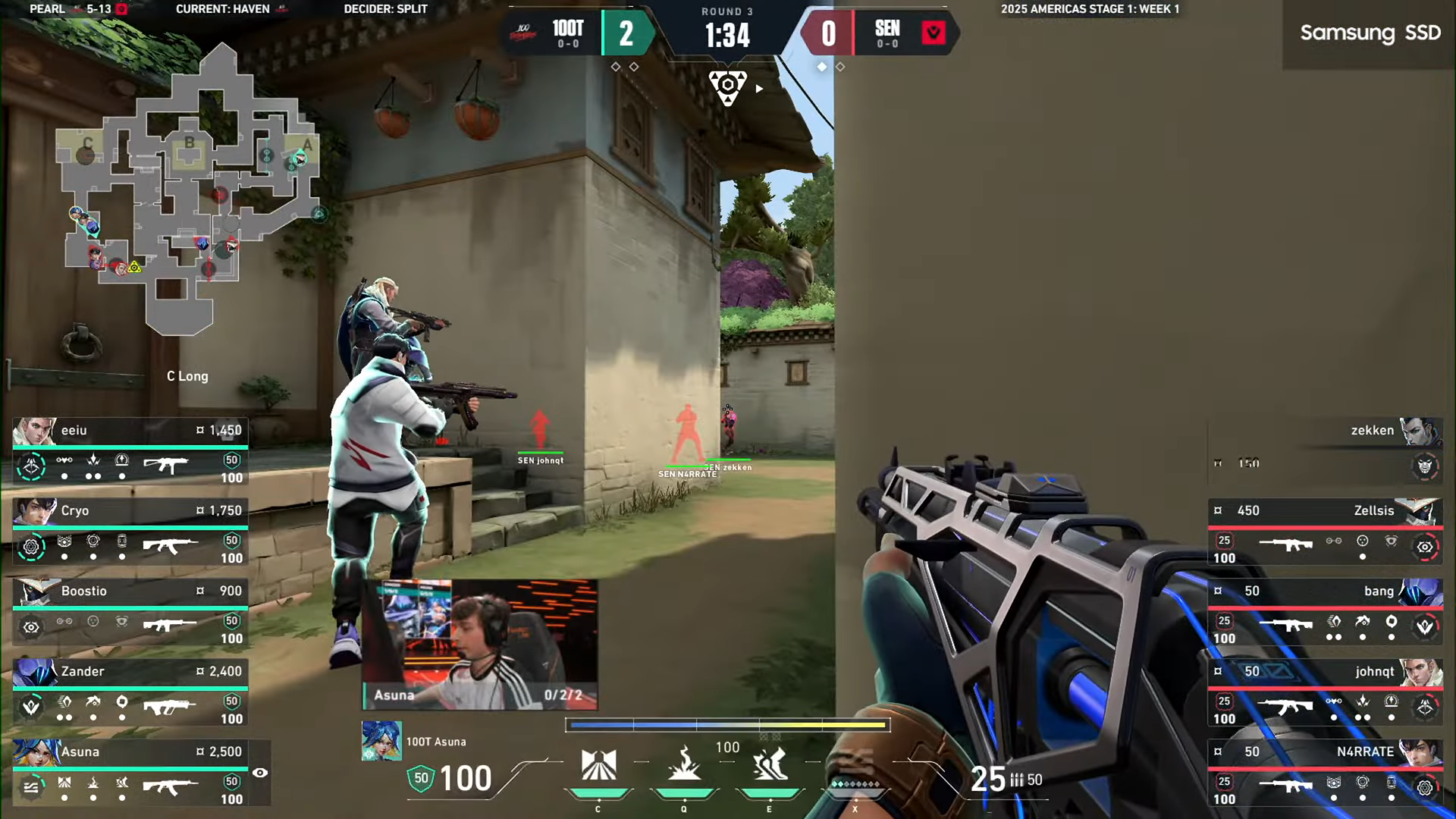This screenshot has width=1456, height=819.
Task: Click the SEN team score panel
Action: coord(880,34)
